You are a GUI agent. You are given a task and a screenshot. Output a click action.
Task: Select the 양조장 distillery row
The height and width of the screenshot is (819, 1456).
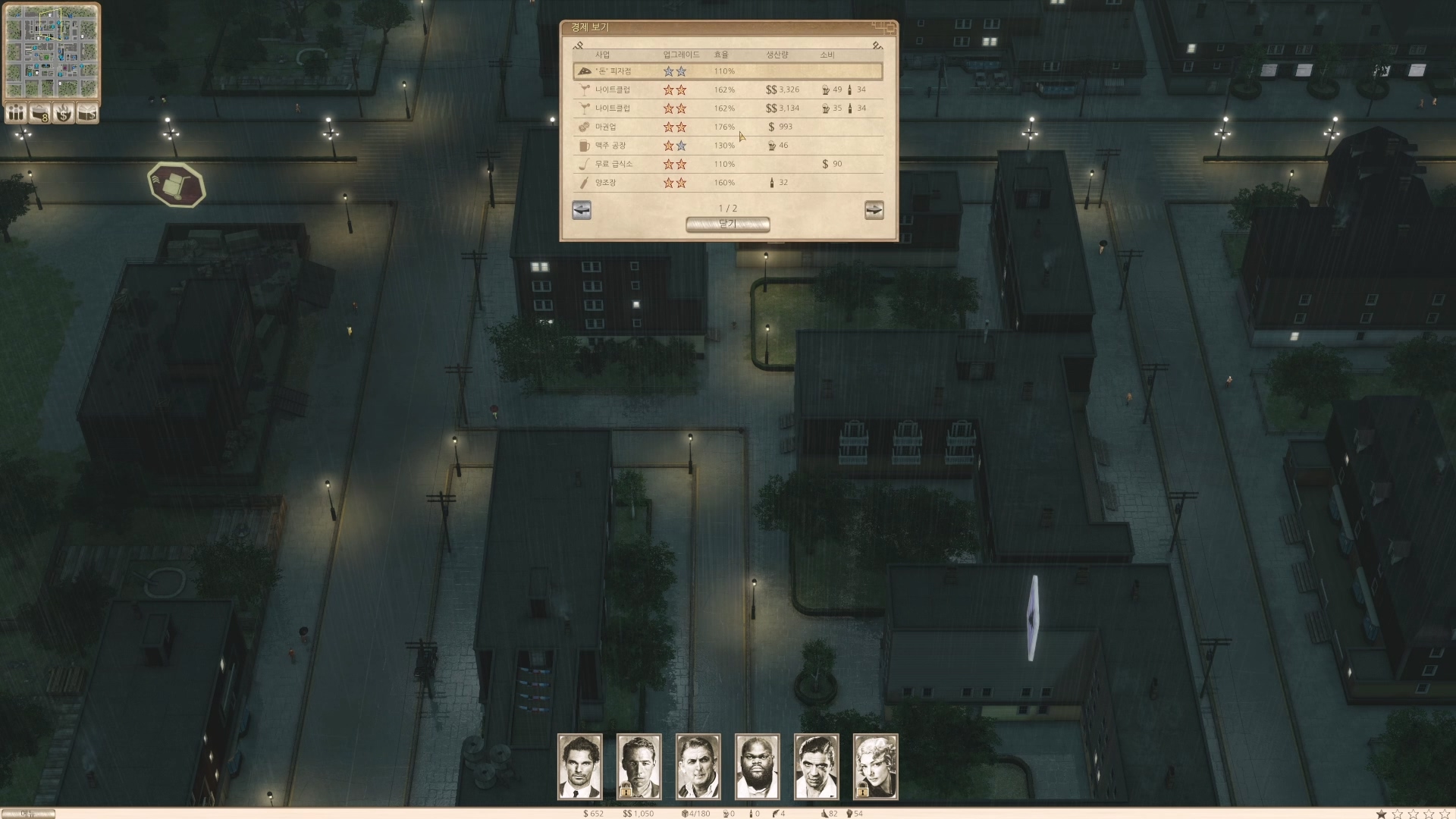(727, 183)
